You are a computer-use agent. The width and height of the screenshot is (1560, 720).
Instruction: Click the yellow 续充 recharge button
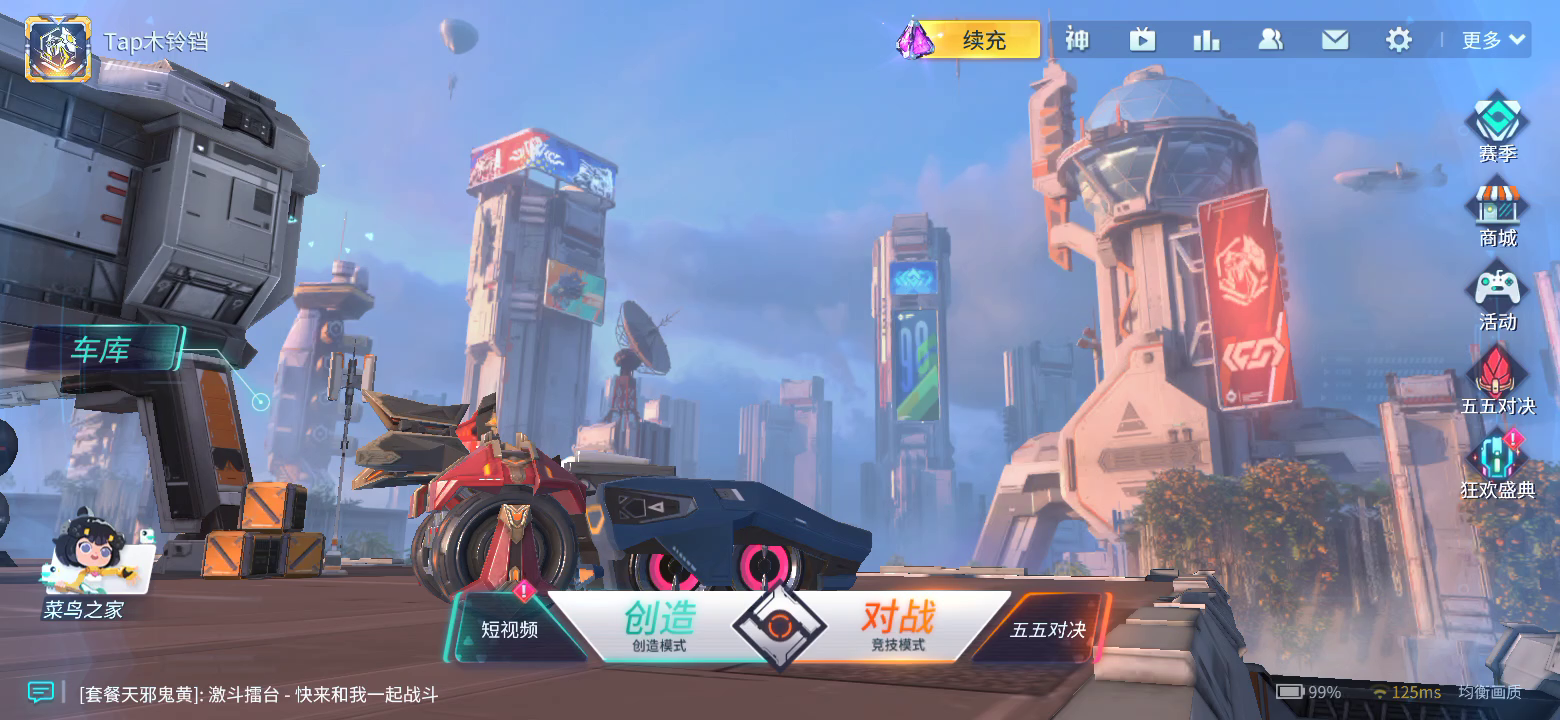point(983,40)
